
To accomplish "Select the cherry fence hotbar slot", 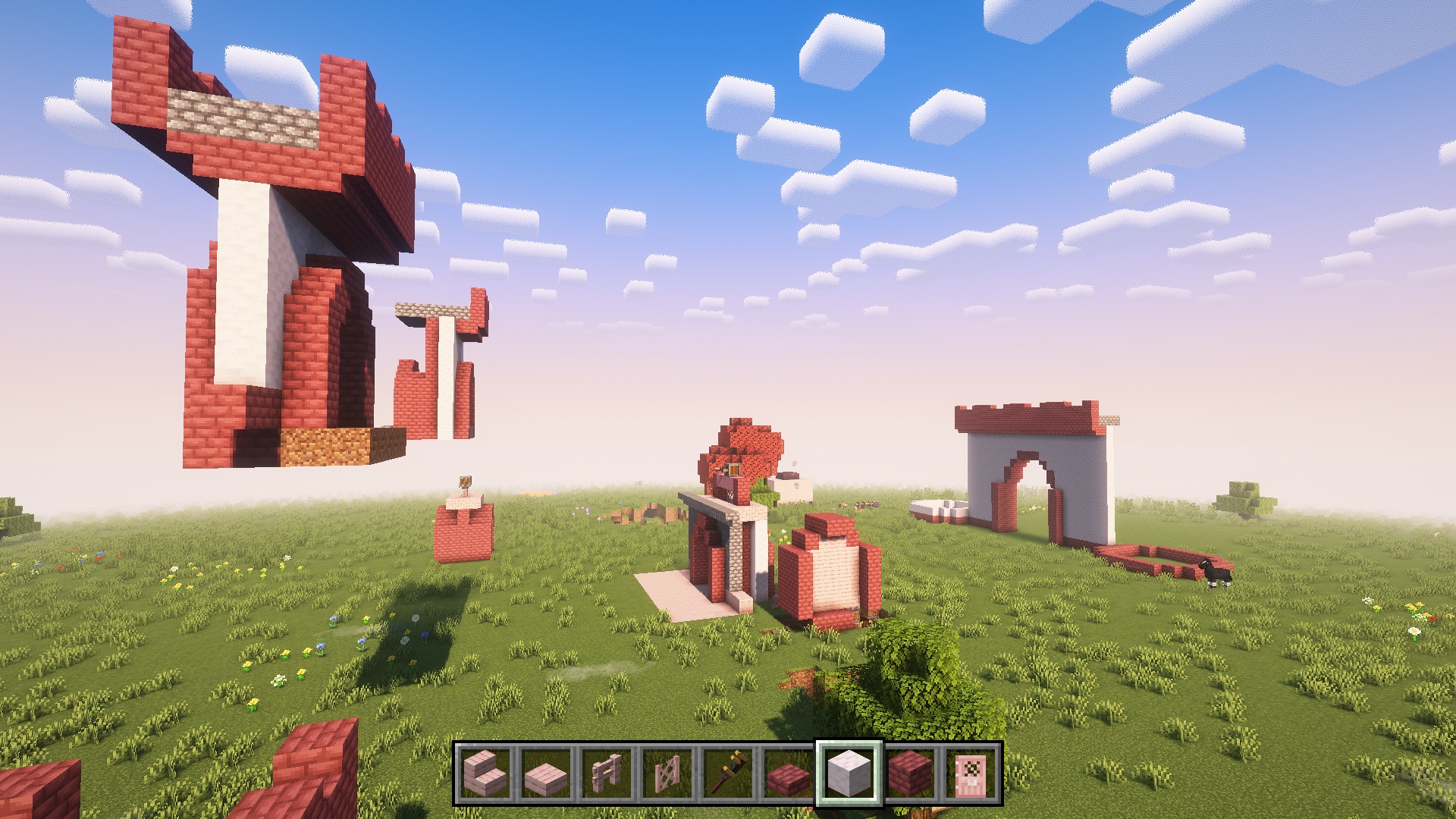I will 607,773.
